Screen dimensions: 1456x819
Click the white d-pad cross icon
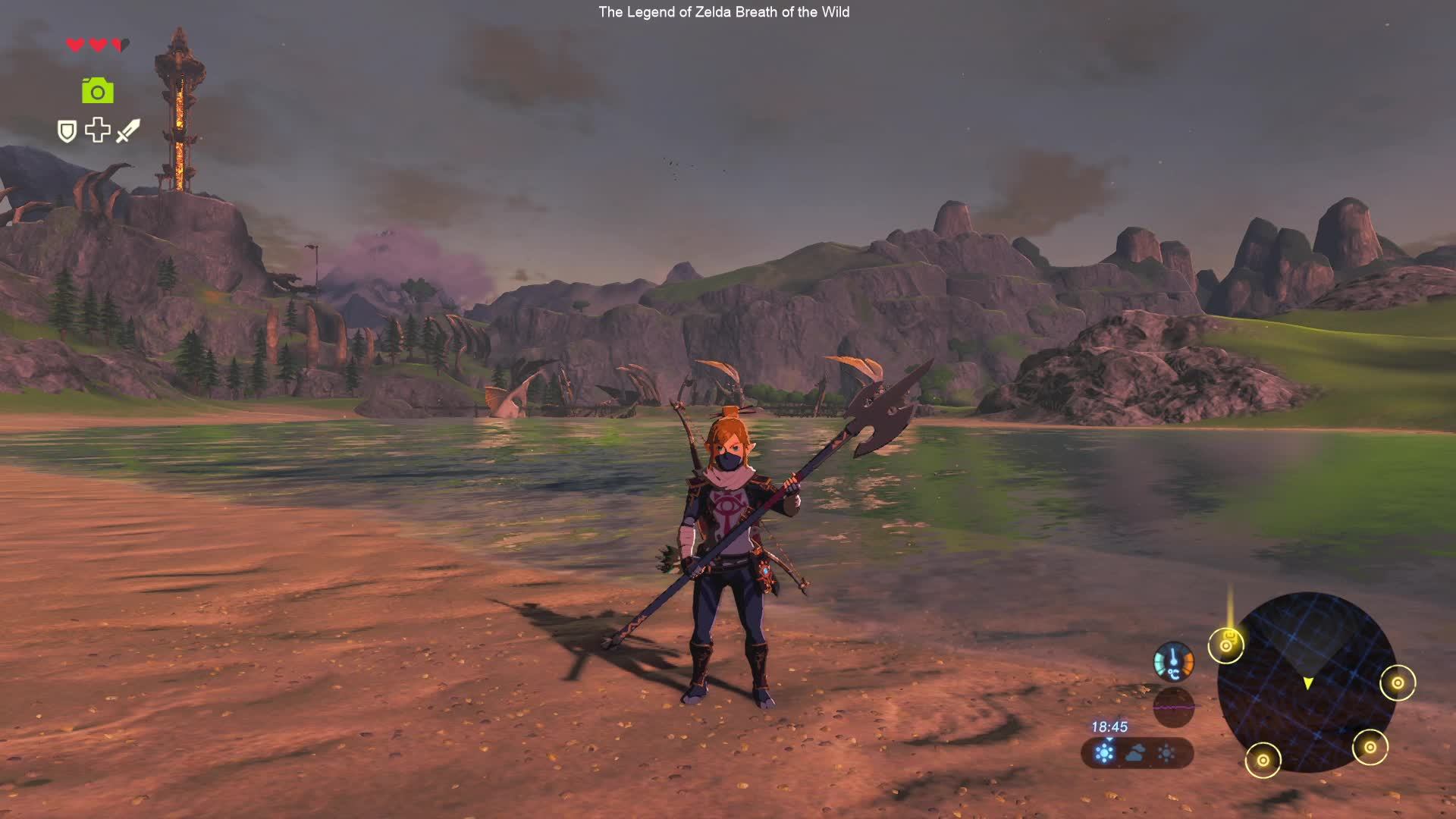(97, 130)
